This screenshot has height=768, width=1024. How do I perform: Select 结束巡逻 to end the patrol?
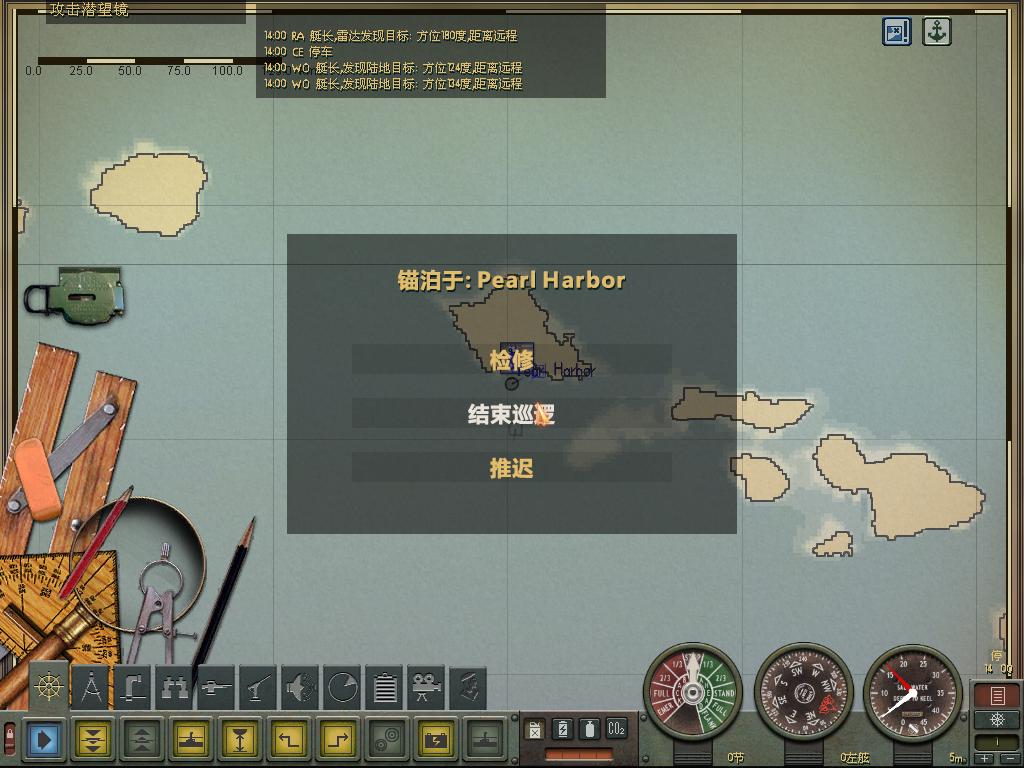click(511, 414)
